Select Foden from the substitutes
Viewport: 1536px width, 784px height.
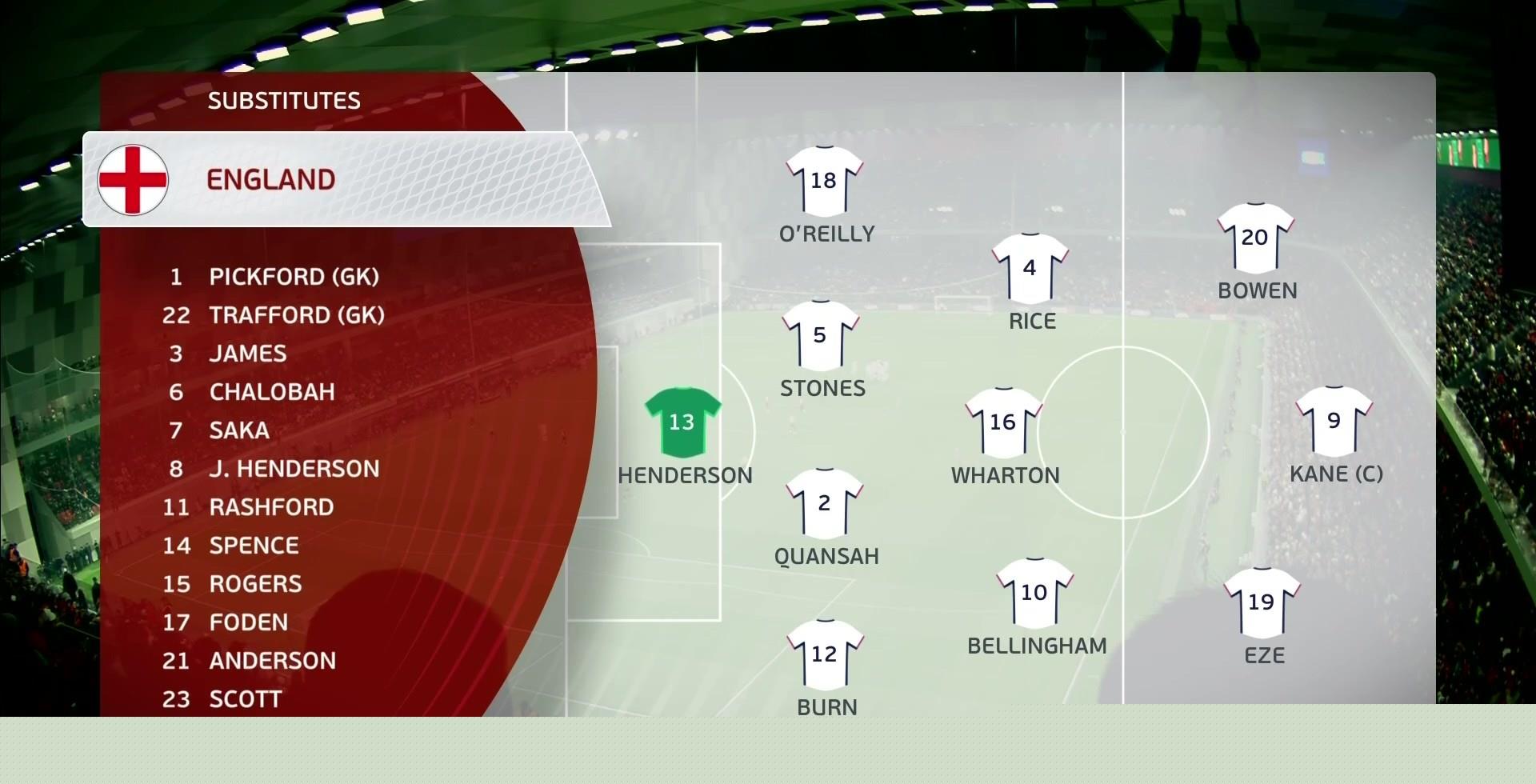[248, 622]
